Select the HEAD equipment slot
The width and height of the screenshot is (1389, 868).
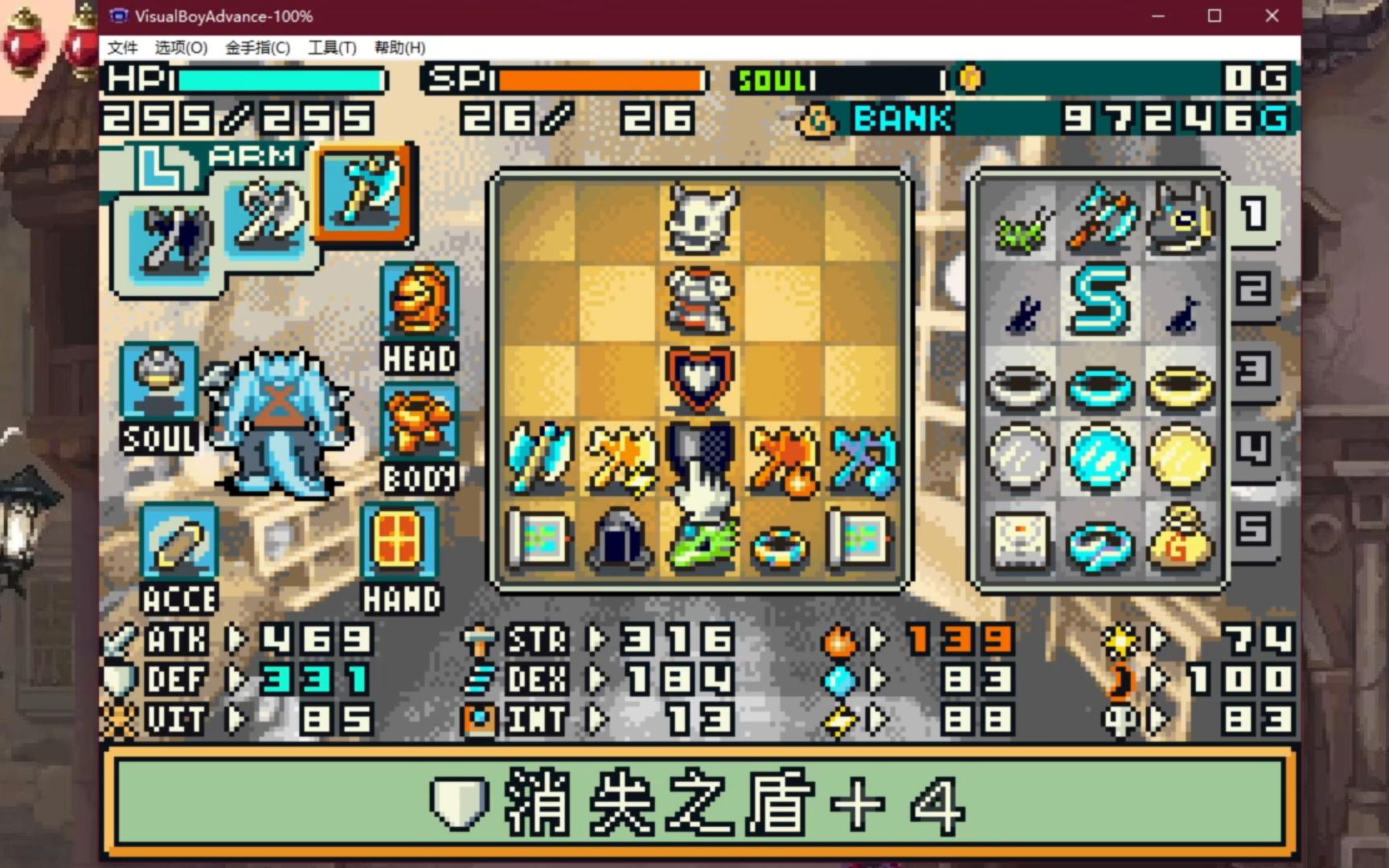419,300
